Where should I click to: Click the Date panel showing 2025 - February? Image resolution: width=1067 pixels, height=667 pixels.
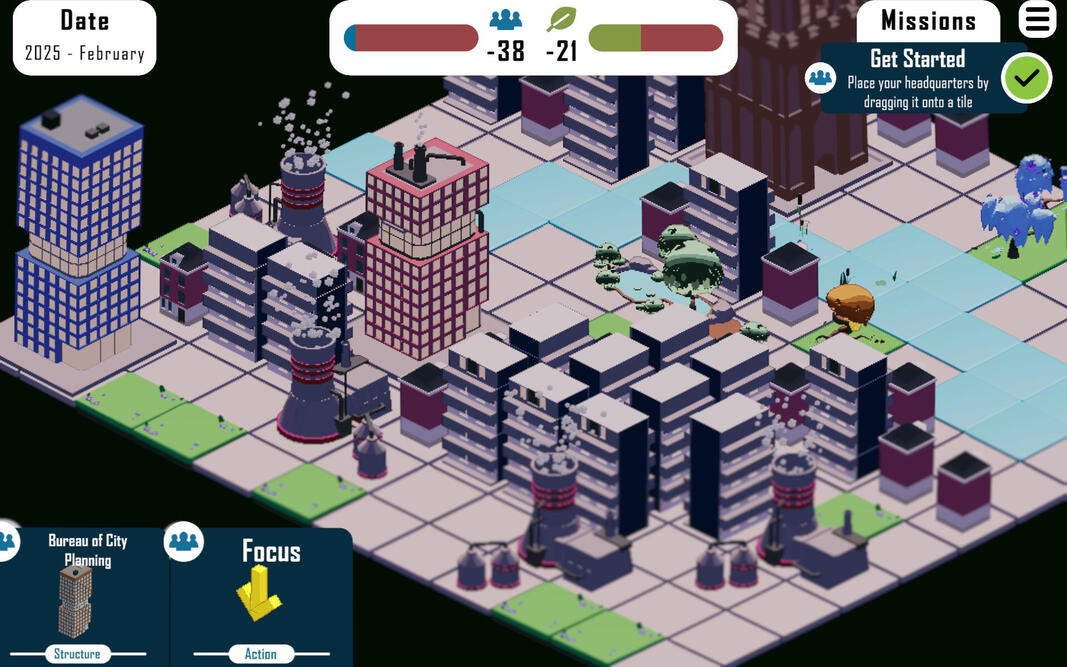(85, 36)
